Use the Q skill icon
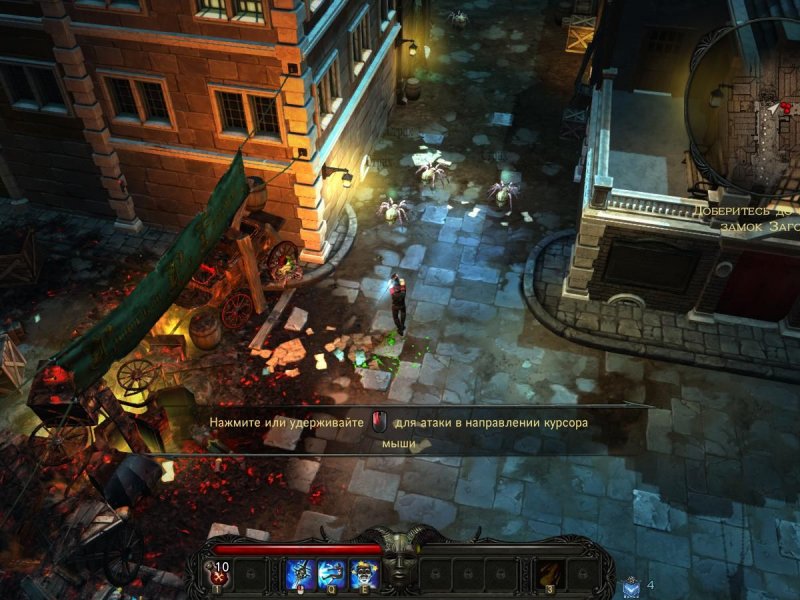This screenshot has width=800, height=600. pos(332,573)
